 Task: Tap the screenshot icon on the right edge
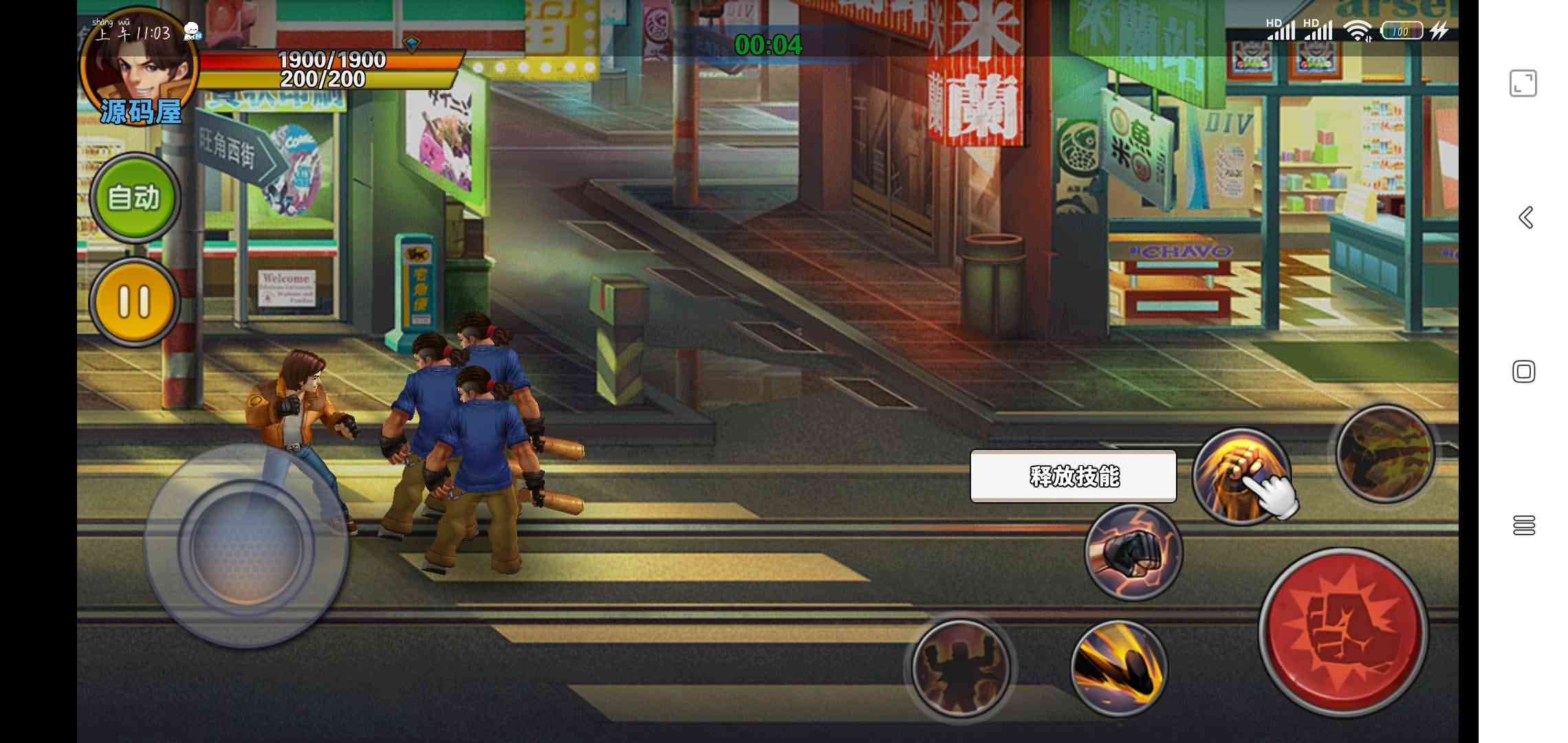1523,83
